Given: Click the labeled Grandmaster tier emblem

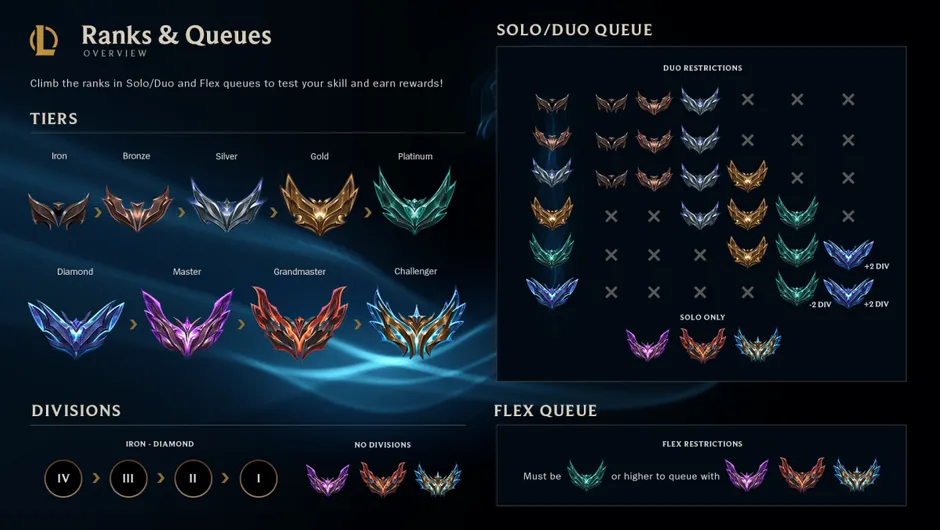Looking at the screenshot, I should point(299,322).
